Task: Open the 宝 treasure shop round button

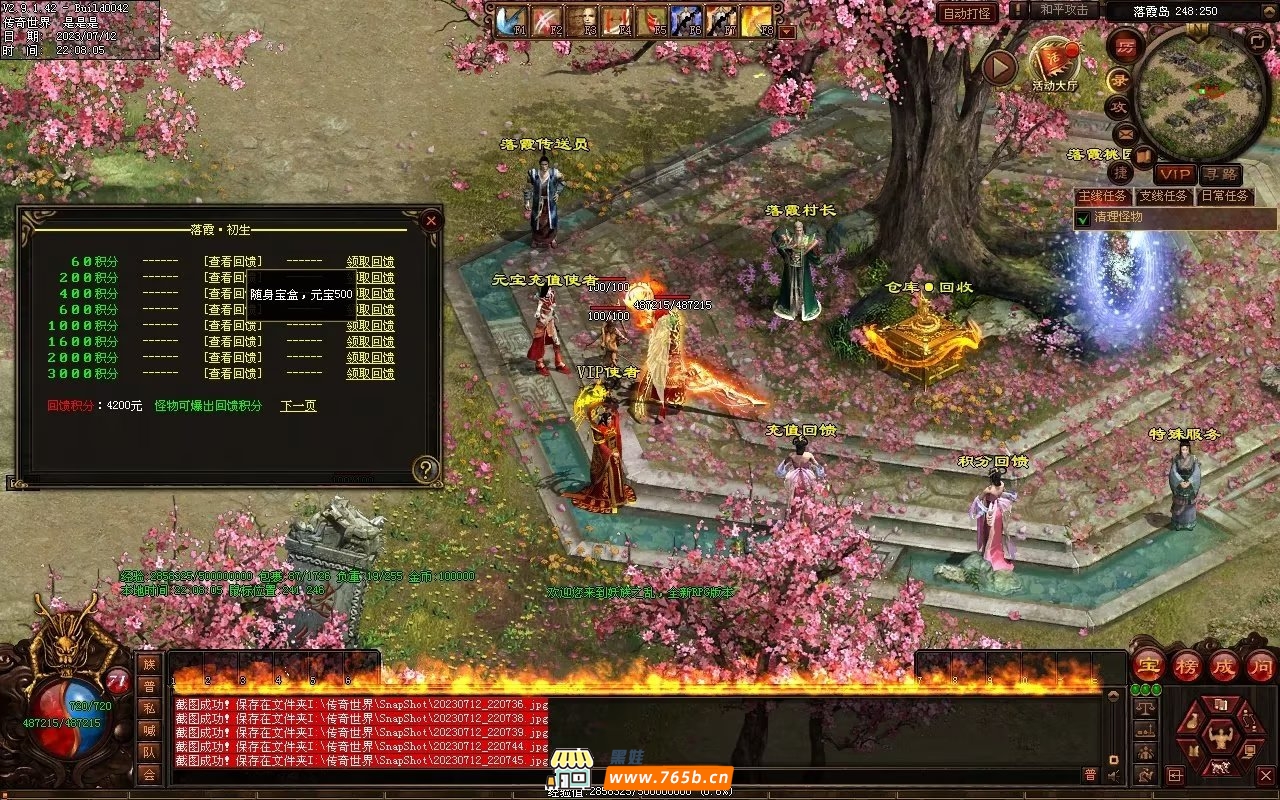Action: tap(1149, 665)
